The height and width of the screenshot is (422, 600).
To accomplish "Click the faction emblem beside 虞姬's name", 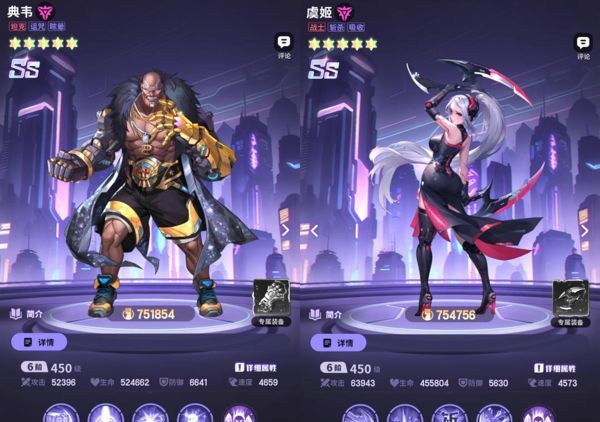I will click(x=345, y=12).
